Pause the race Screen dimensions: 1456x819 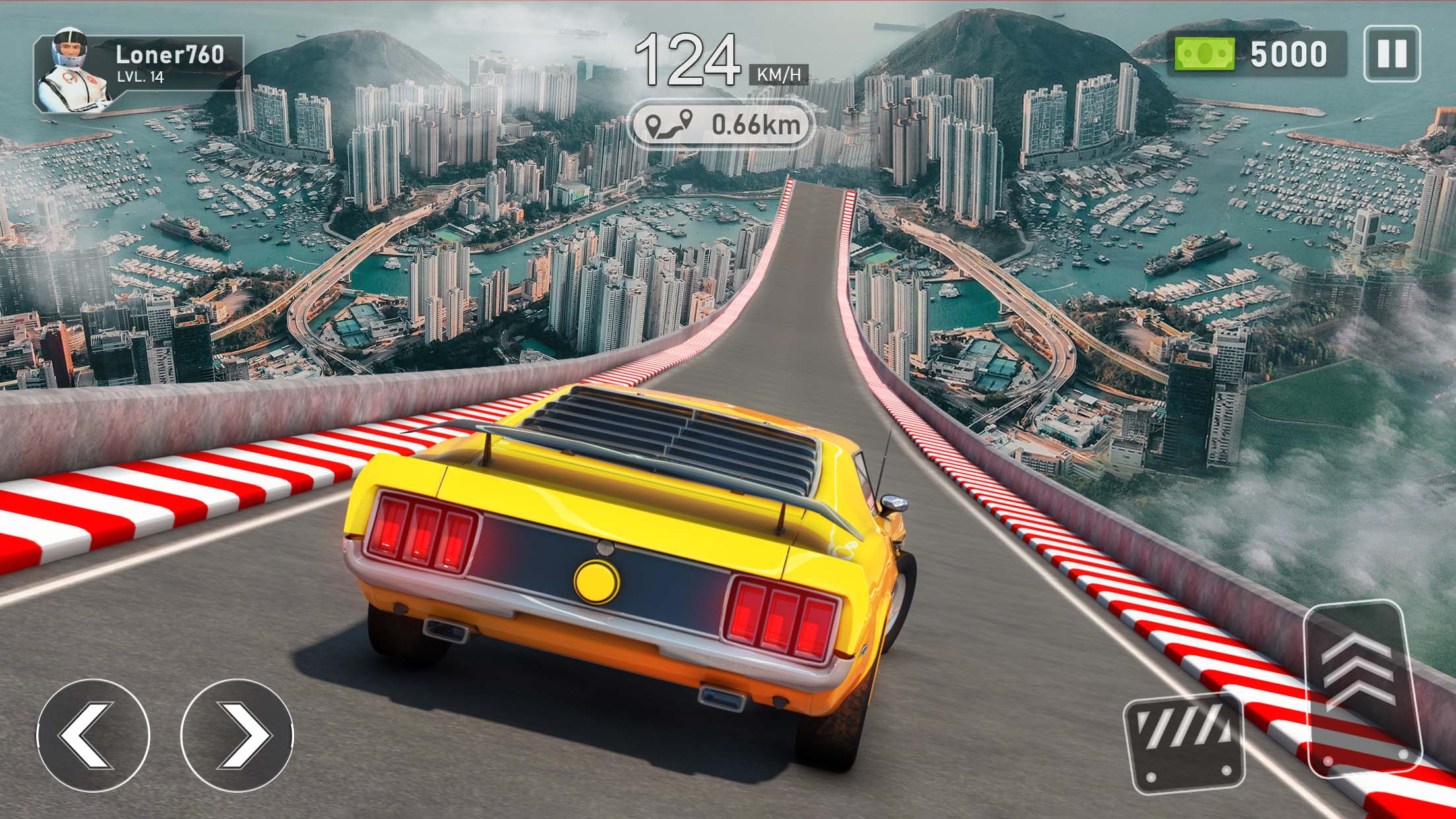click(1391, 53)
